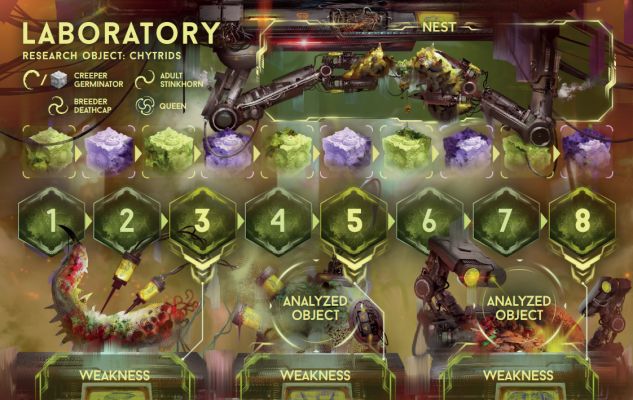Select the Adult Stinkhorn legend icon
The width and height of the screenshot is (633, 400).
click(x=144, y=78)
